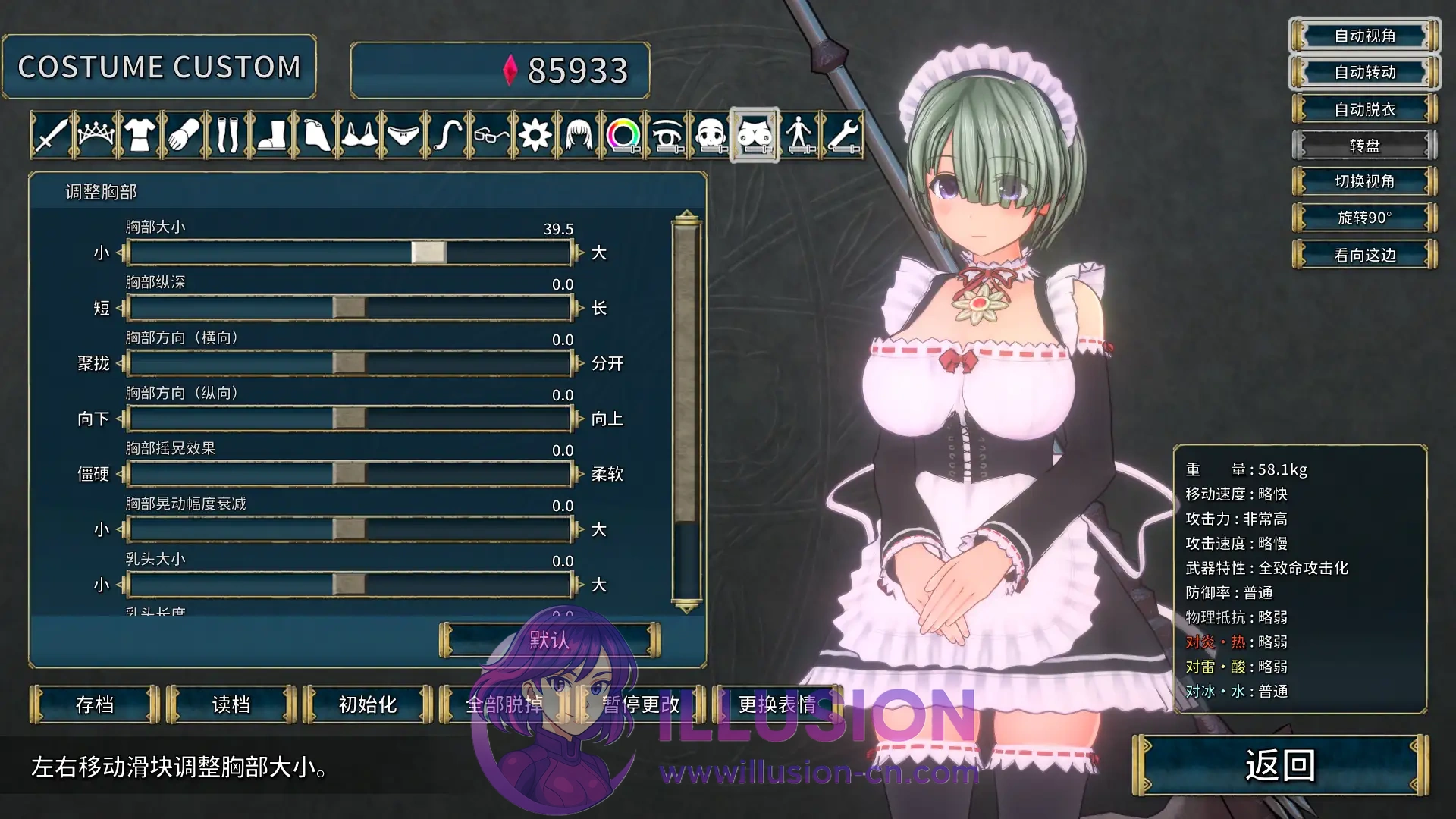Open the color wheel tab

point(623,136)
